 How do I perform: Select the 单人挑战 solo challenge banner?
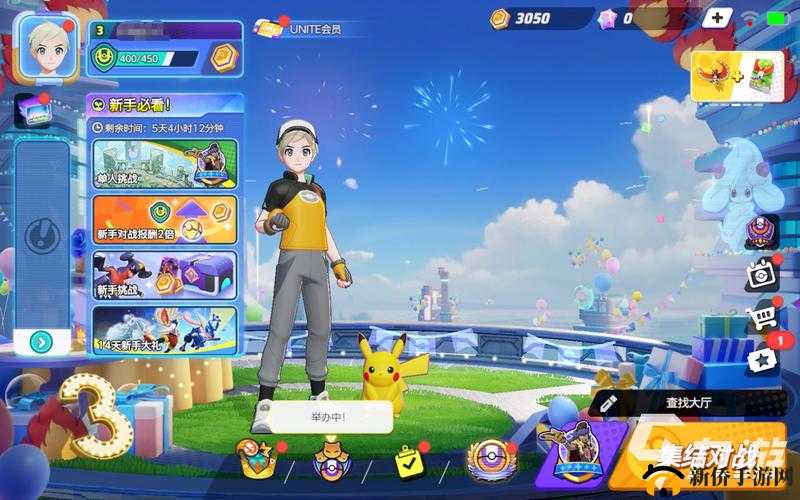(165, 164)
